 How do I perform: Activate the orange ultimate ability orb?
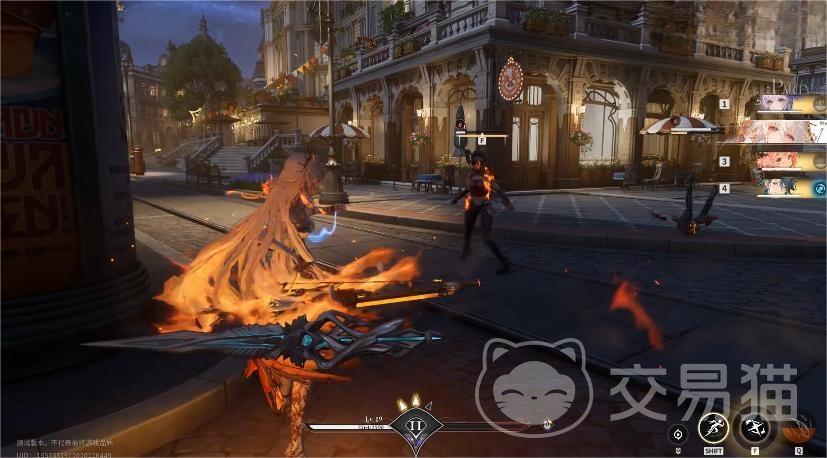click(798, 428)
